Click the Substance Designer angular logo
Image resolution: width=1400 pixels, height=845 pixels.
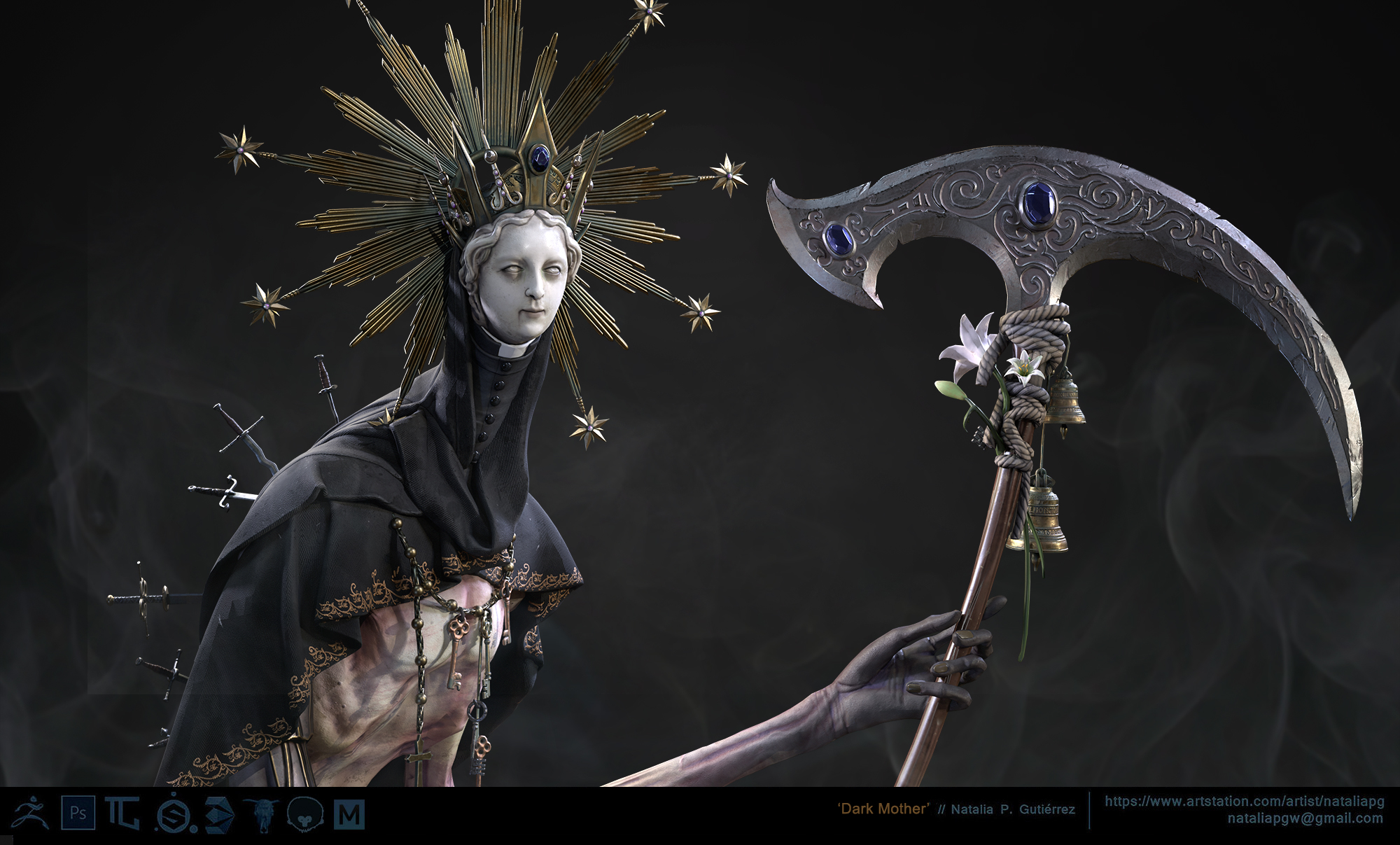click(x=219, y=814)
